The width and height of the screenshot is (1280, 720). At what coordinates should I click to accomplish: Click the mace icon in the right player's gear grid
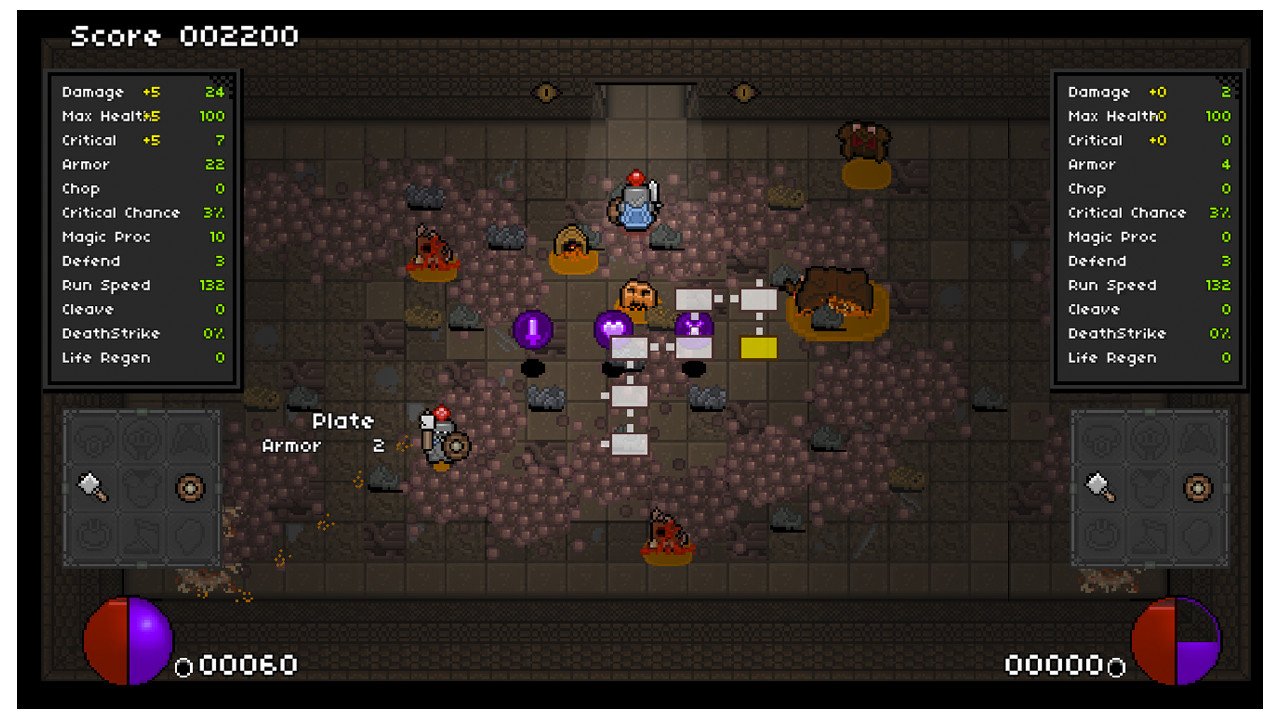pos(1098,487)
